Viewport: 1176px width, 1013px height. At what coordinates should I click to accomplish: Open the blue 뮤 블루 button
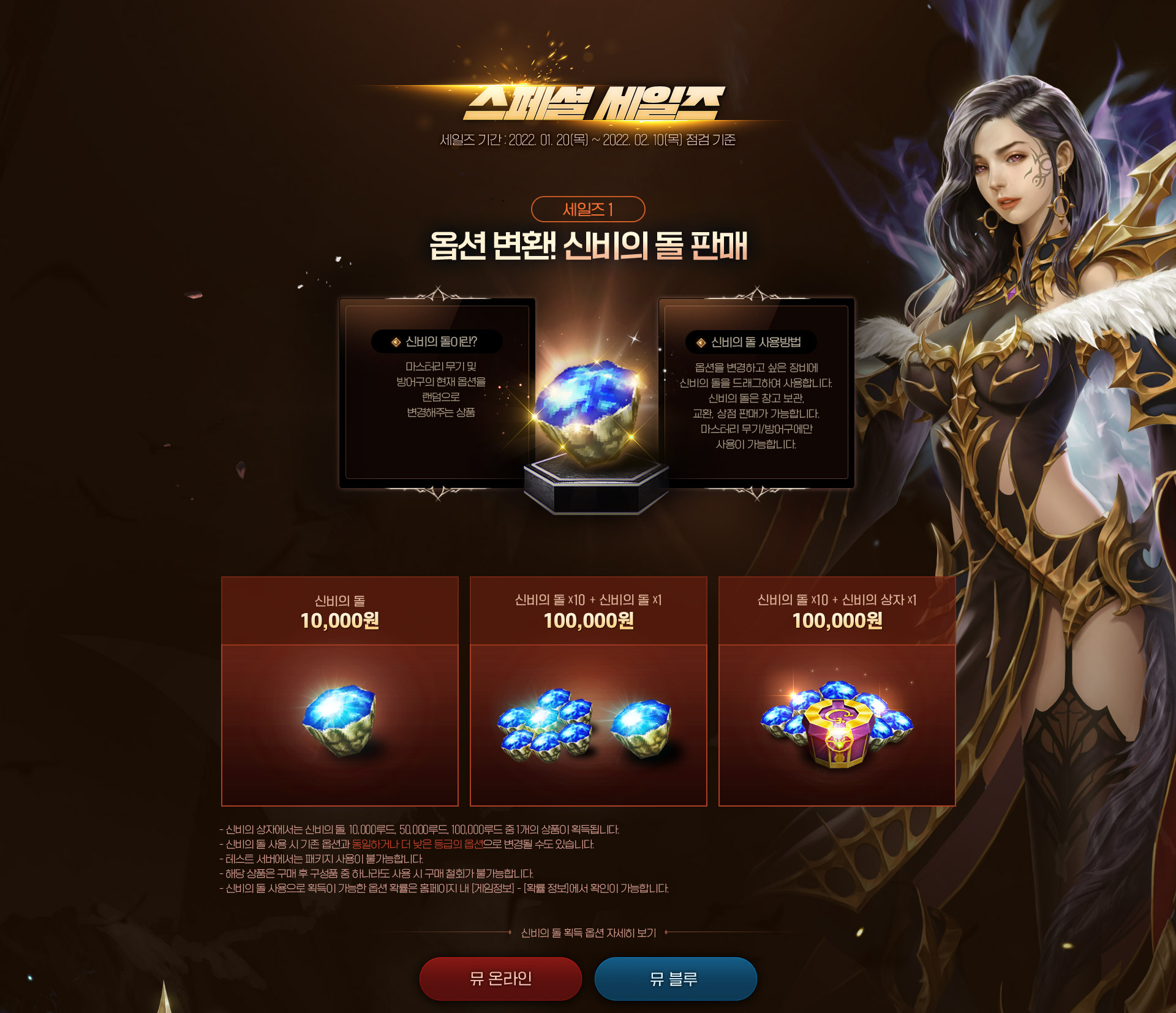pos(675,978)
